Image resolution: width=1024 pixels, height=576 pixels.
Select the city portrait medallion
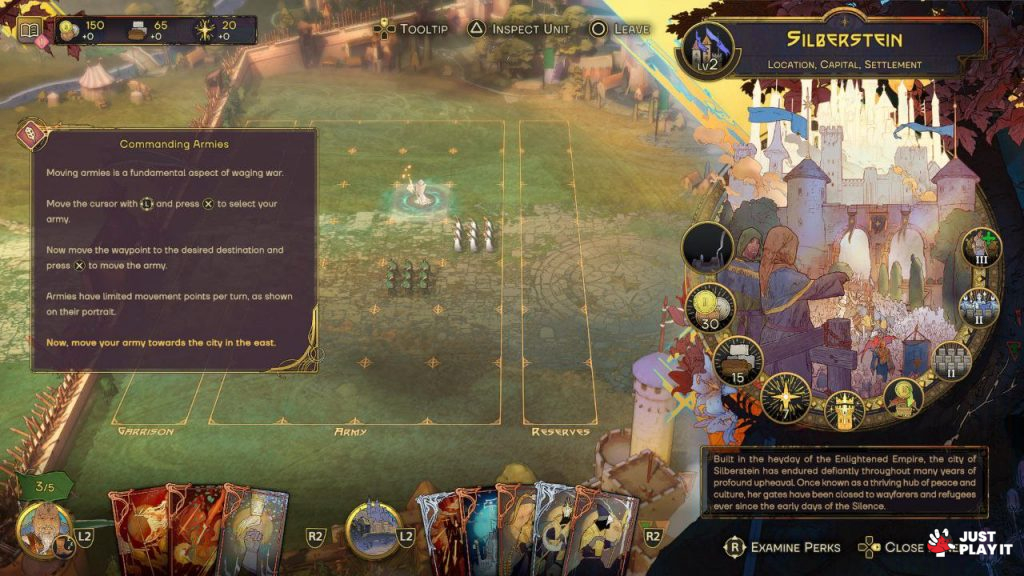point(373,530)
